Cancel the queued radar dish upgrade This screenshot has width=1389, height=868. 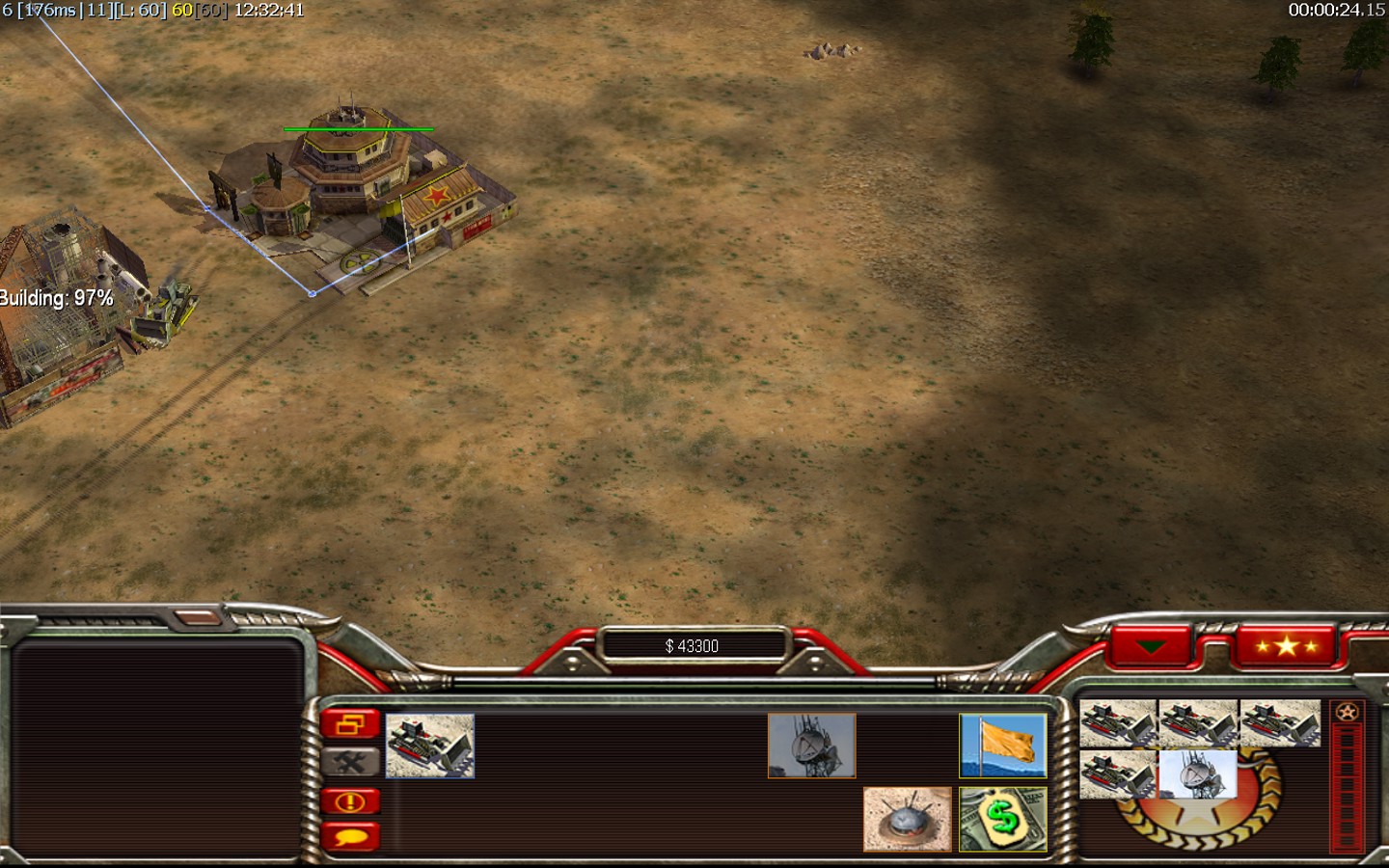coord(1197,773)
